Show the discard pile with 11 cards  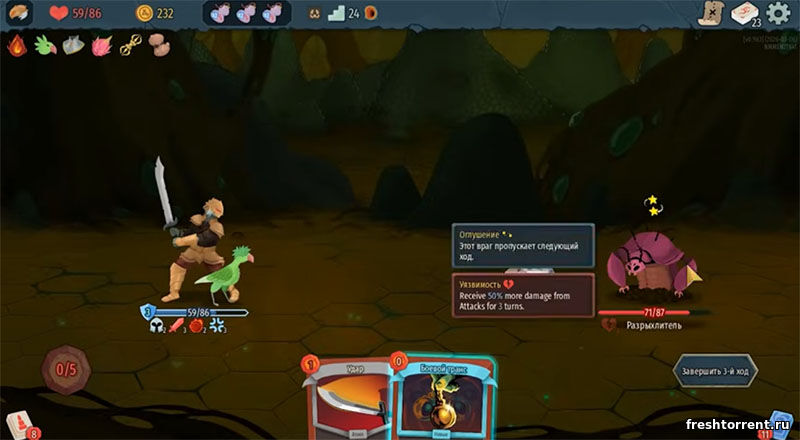777,425
